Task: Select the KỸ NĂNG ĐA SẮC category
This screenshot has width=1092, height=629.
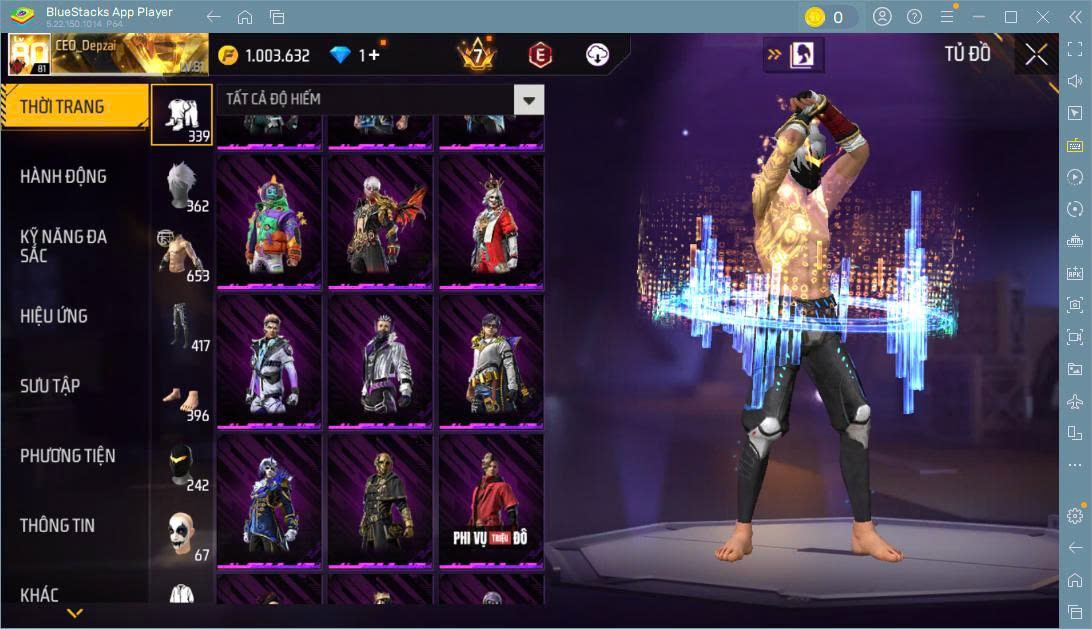Action: [63, 246]
